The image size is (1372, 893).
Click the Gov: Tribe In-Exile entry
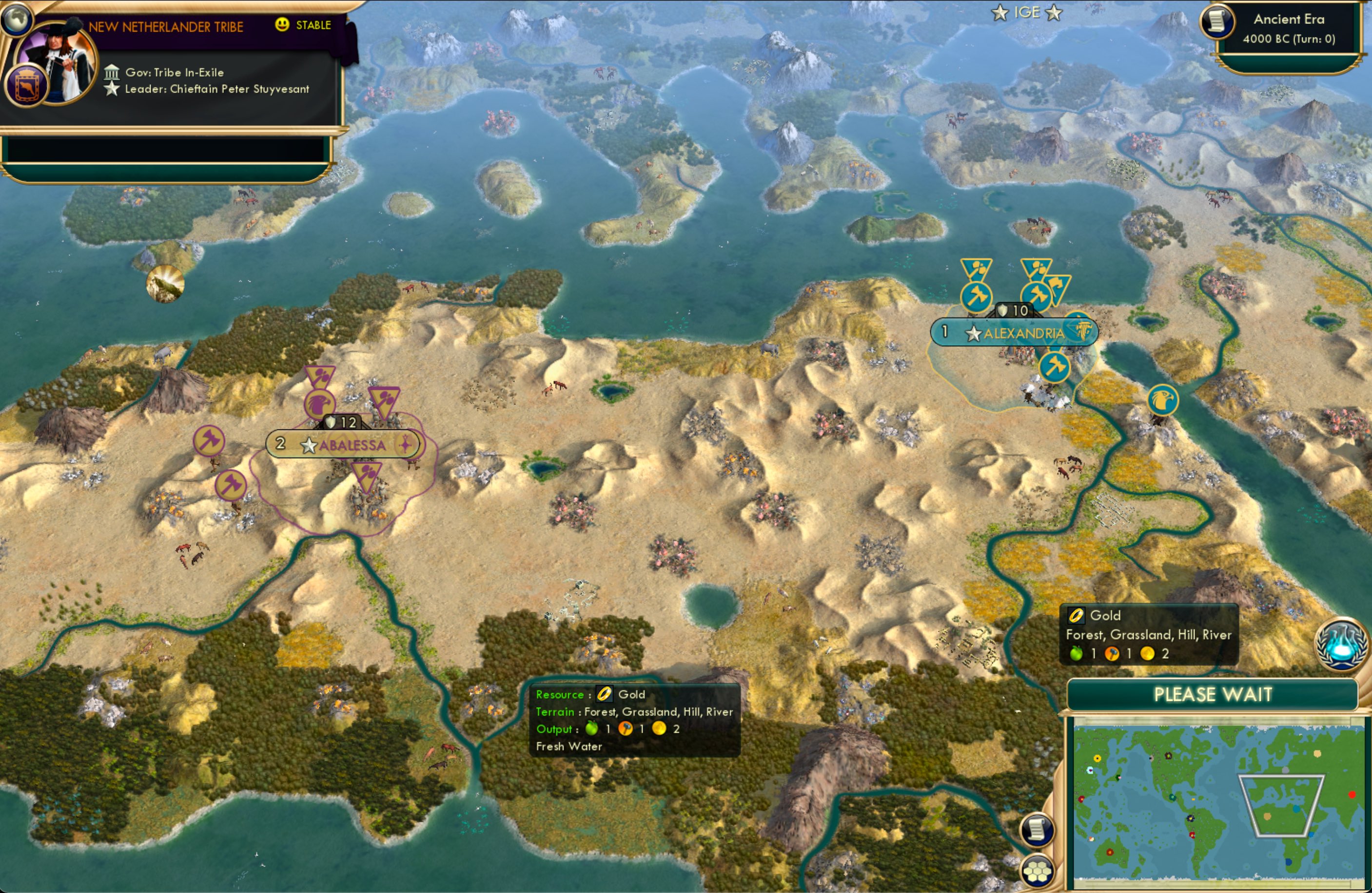[x=173, y=72]
